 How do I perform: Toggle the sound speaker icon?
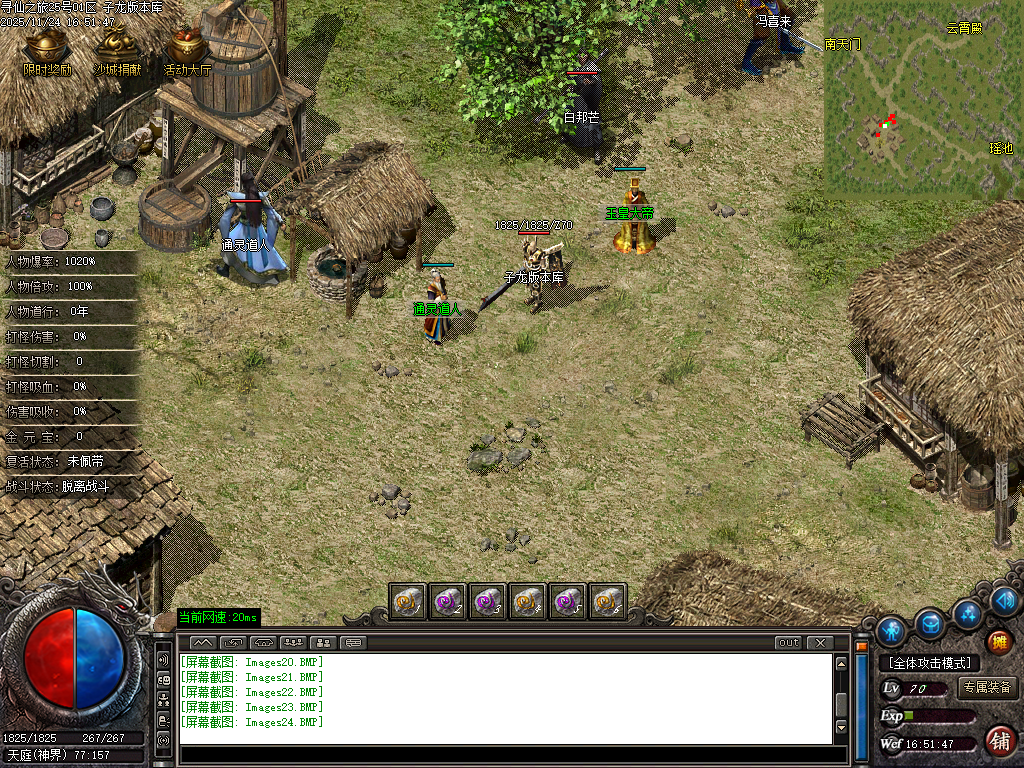(x=1005, y=601)
